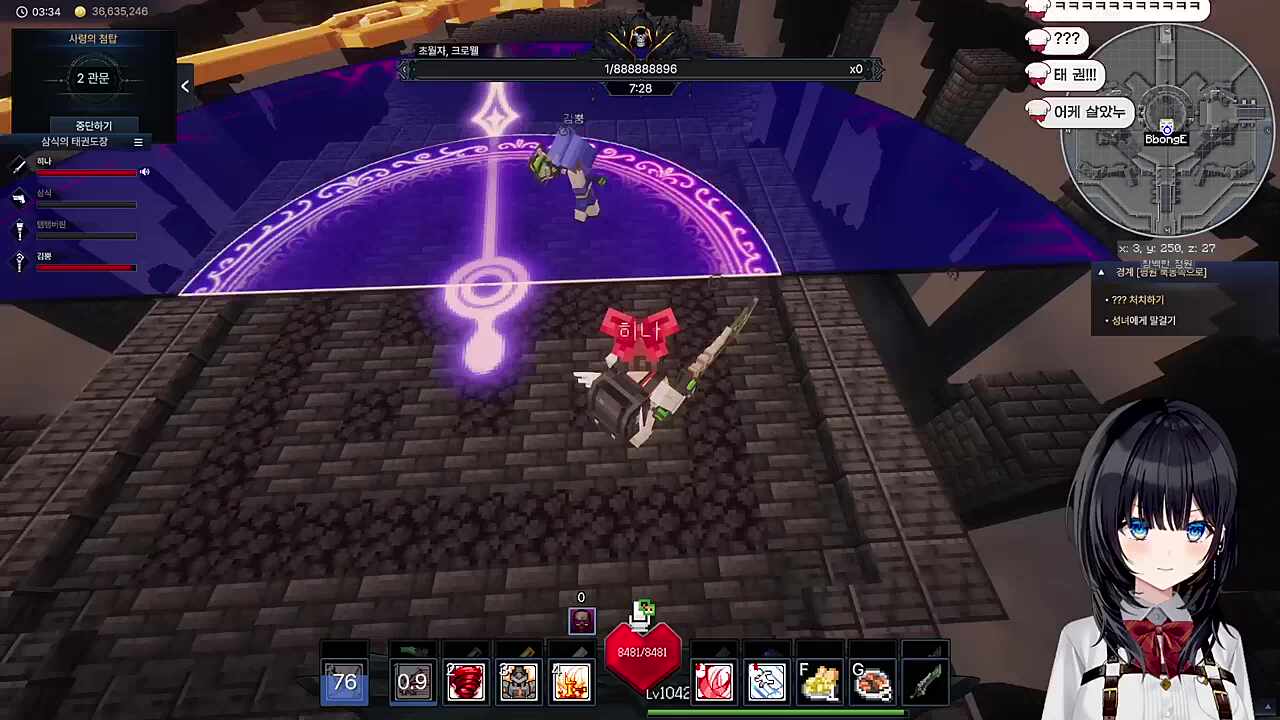Activate the flame burst skill
This screenshot has width=1280, height=720.
[571, 682]
